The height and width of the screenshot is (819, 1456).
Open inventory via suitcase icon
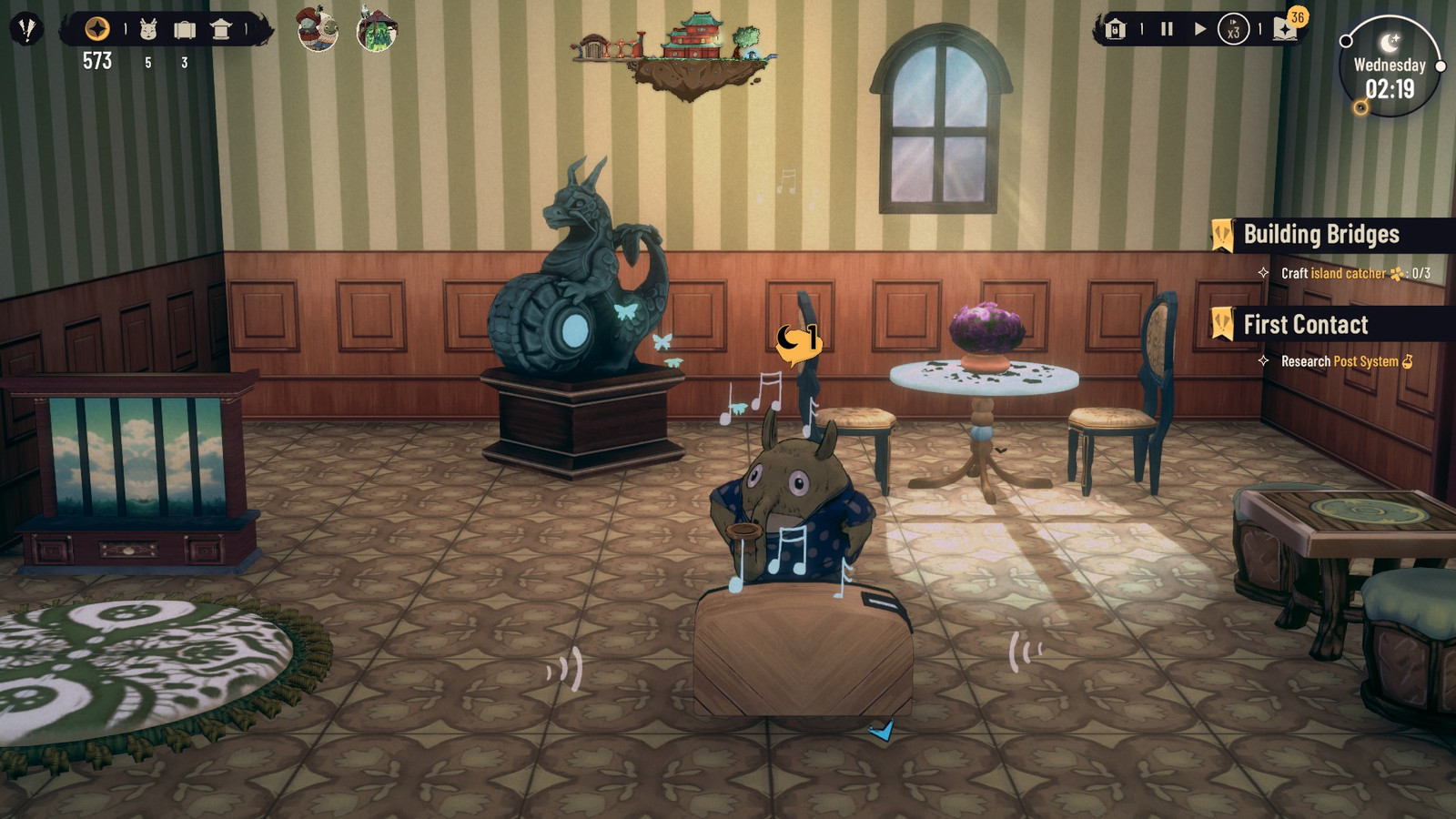tap(185, 28)
